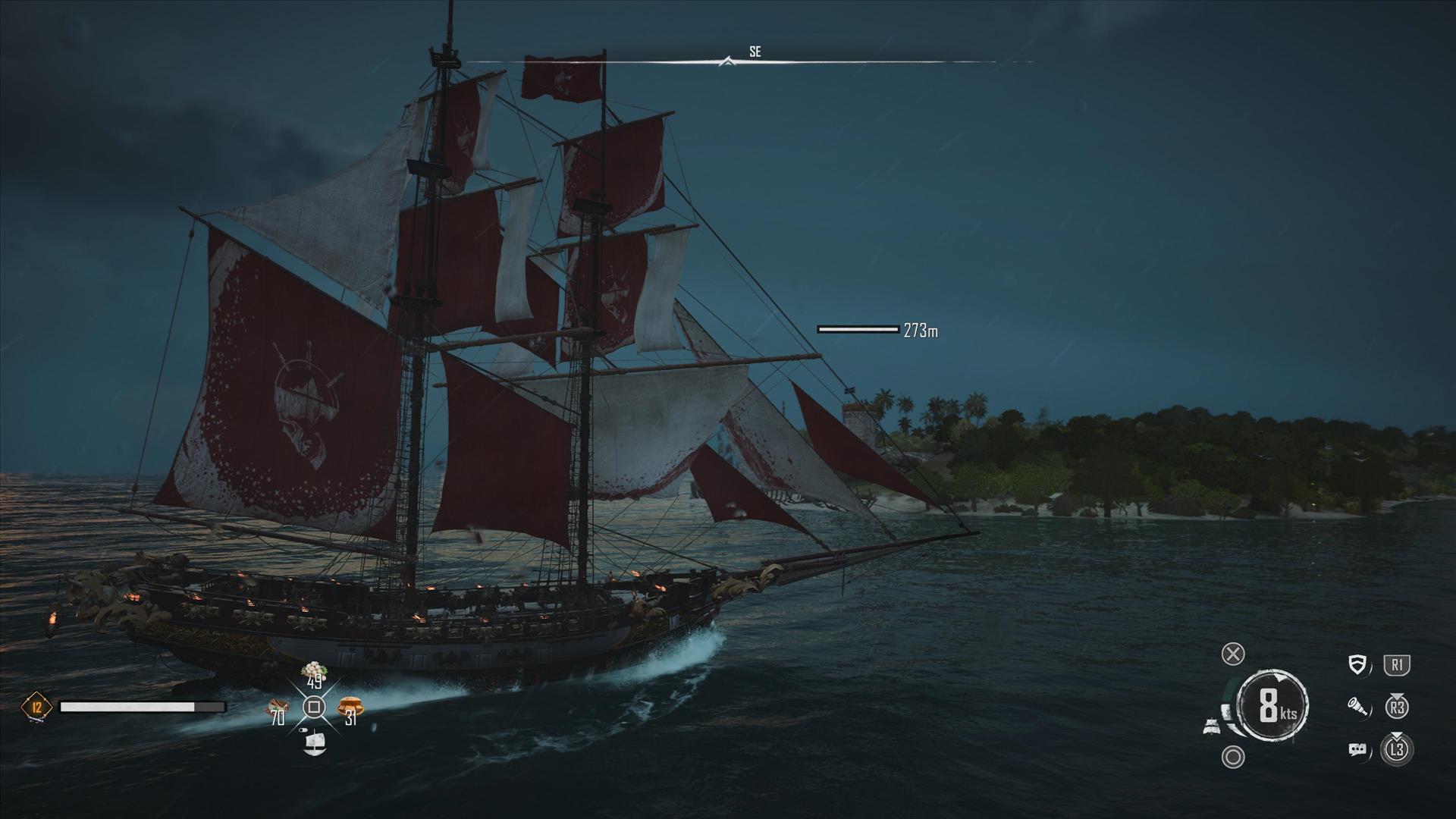Use the grilled fish item showing 70
The width and height of the screenshot is (1456, 819).
pos(275,710)
